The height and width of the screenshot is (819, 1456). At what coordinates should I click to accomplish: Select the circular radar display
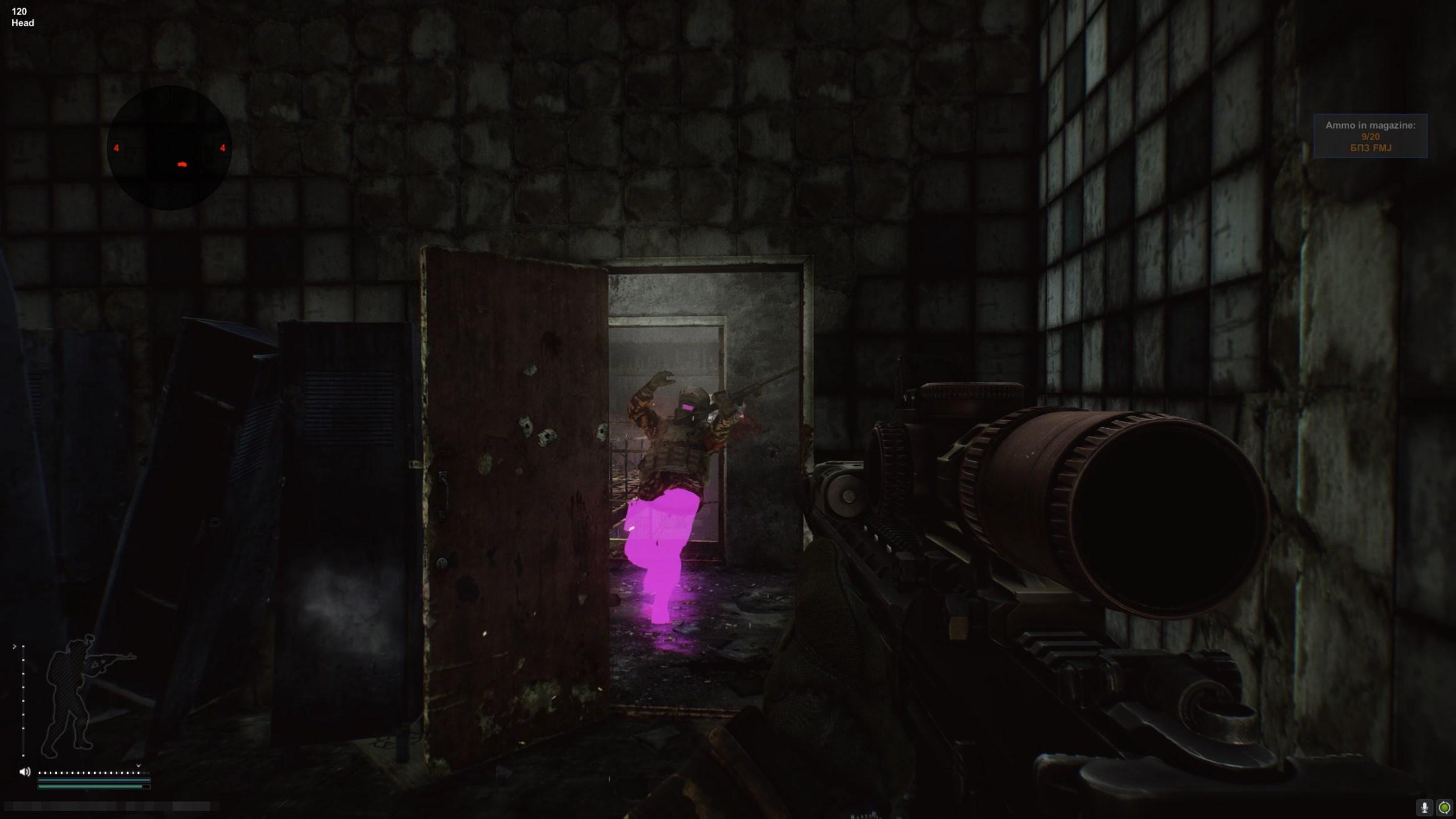(x=169, y=148)
